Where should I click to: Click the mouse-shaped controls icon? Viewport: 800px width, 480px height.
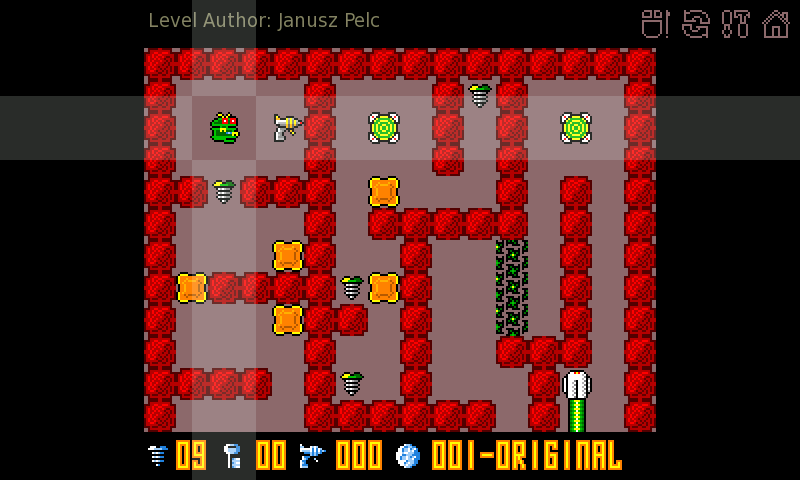tap(654, 23)
